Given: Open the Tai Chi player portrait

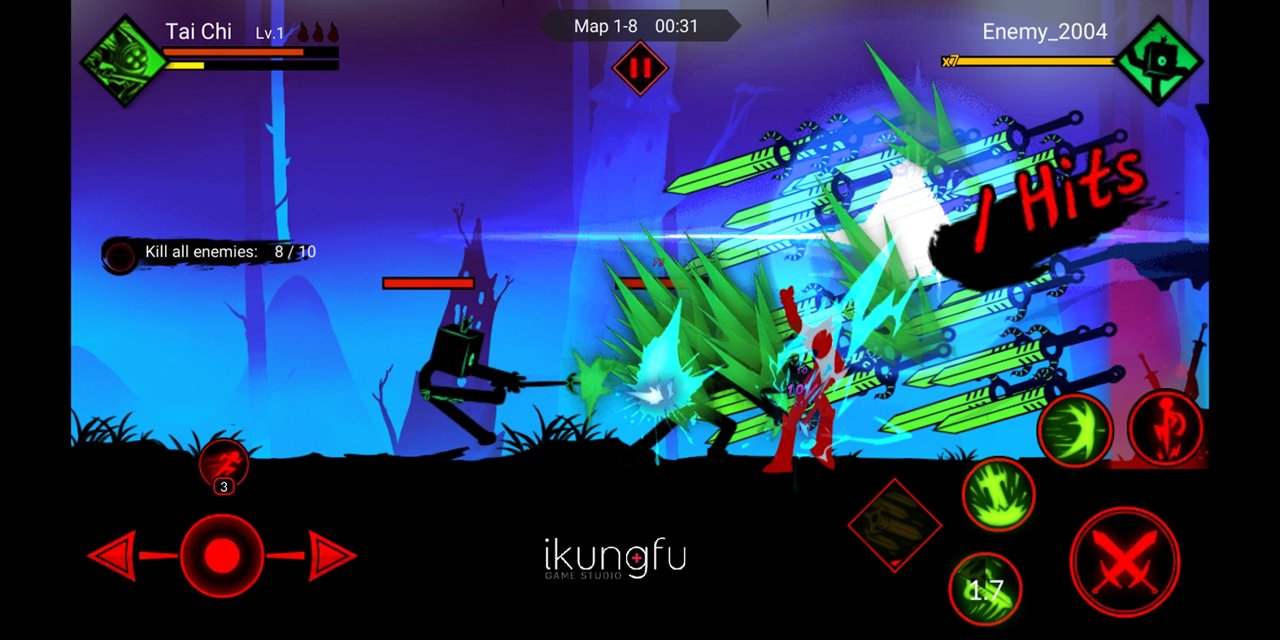Looking at the screenshot, I should pos(125,60).
